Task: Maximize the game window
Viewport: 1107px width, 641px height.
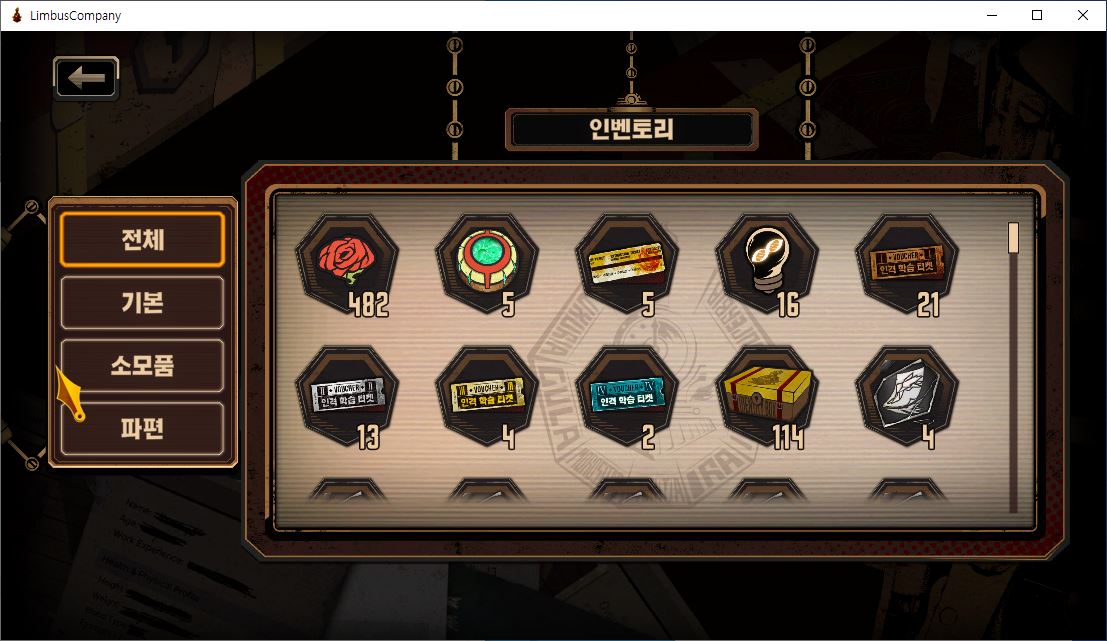Action: [1037, 15]
